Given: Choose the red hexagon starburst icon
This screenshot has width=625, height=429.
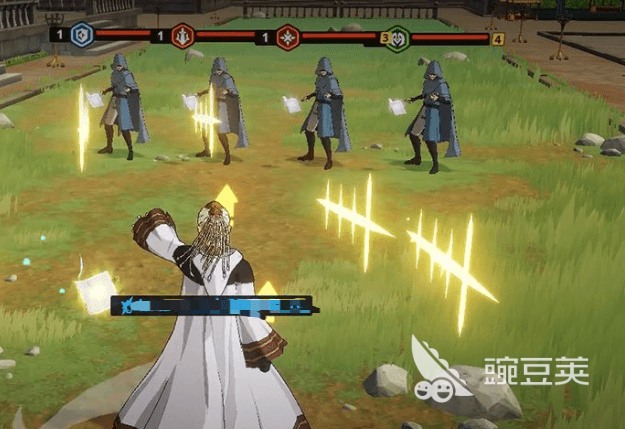Looking at the screenshot, I should pyautogui.click(x=288, y=36).
